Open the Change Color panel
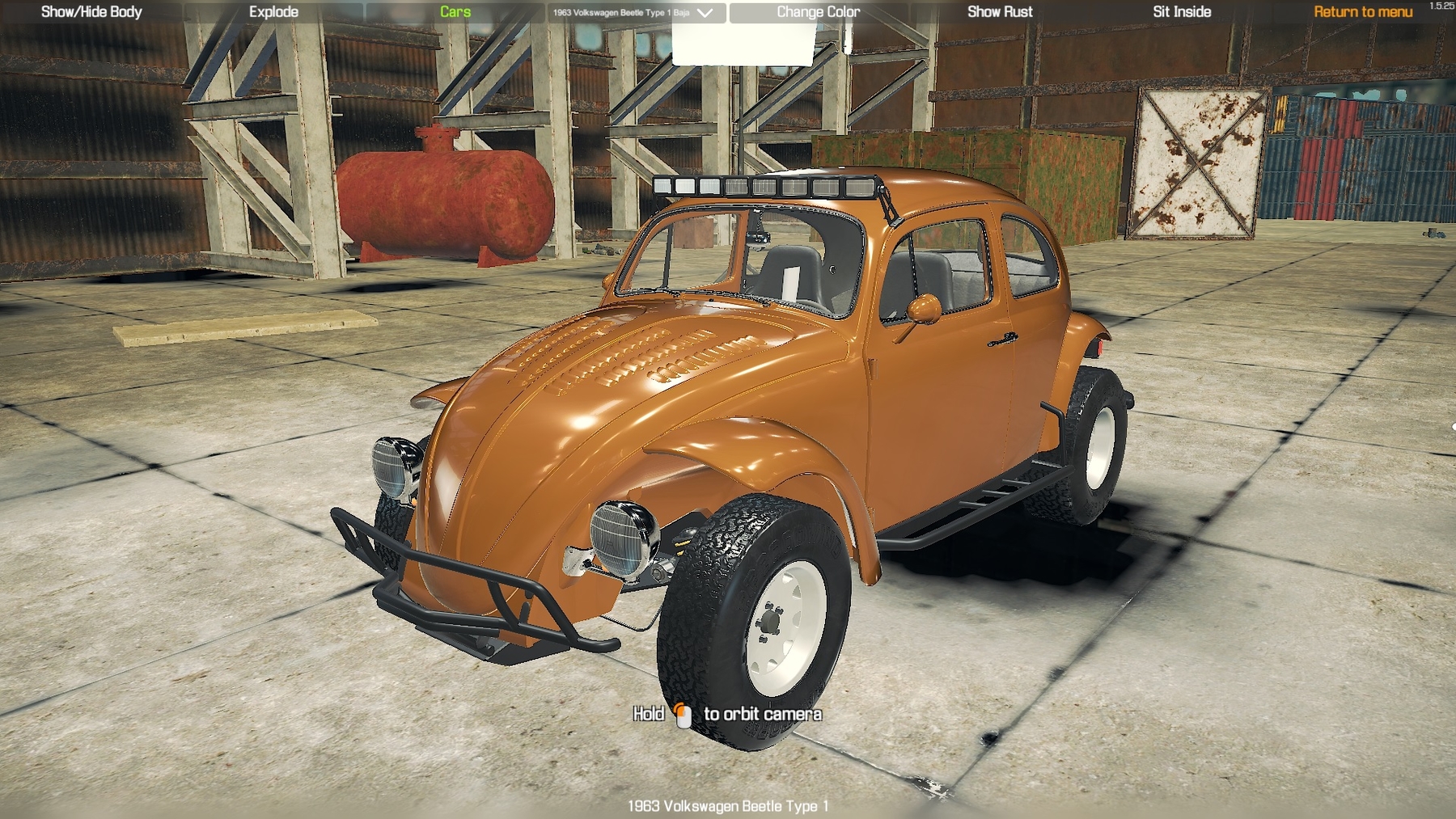 pos(817,12)
